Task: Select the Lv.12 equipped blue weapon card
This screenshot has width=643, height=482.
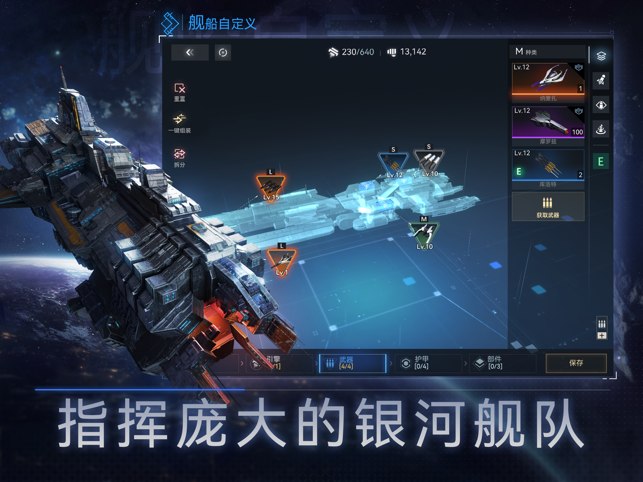Action: click(548, 165)
